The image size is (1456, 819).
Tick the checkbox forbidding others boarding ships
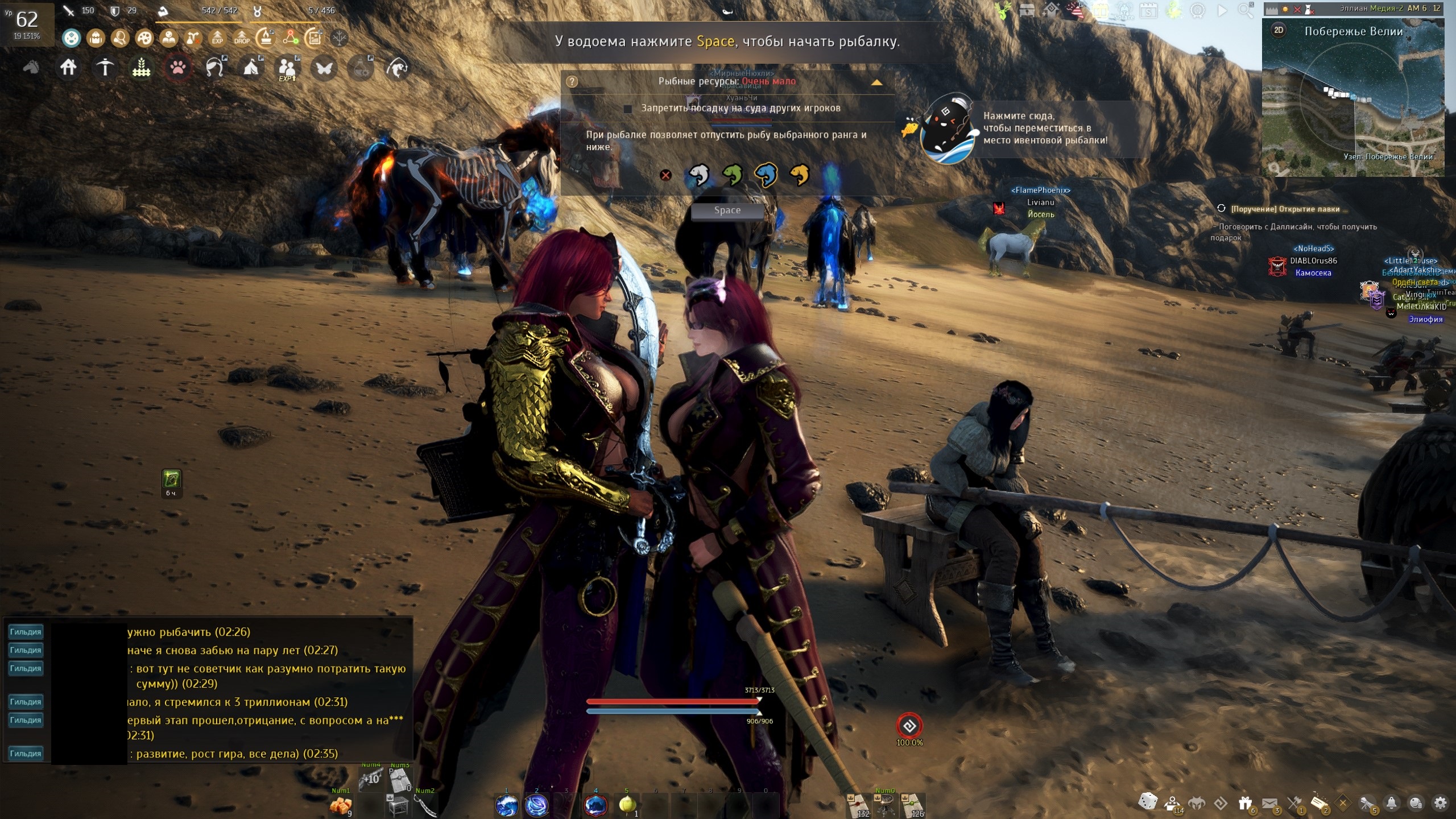click(x=628, y=109)
